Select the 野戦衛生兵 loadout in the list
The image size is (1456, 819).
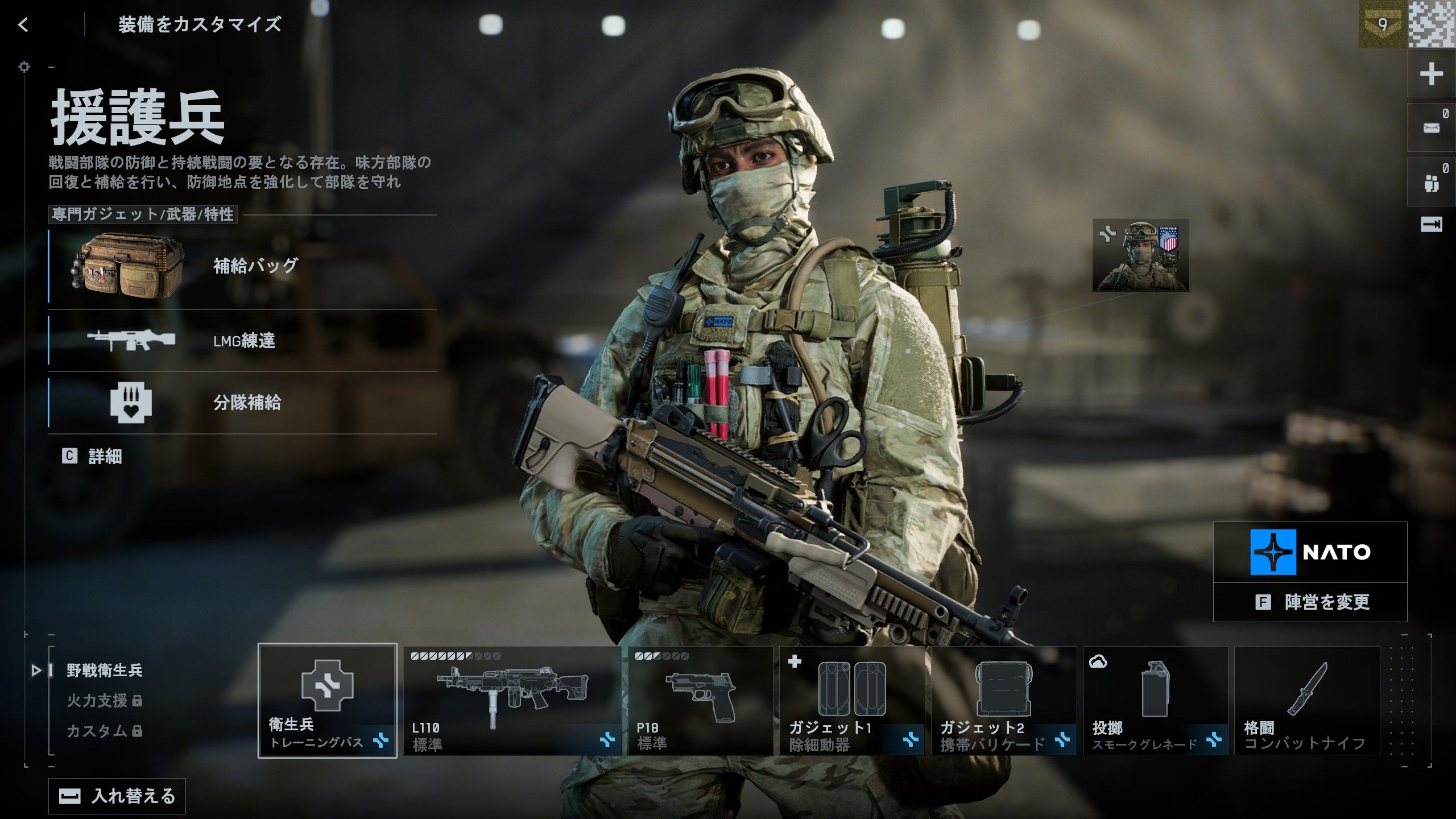coord(104,671)
